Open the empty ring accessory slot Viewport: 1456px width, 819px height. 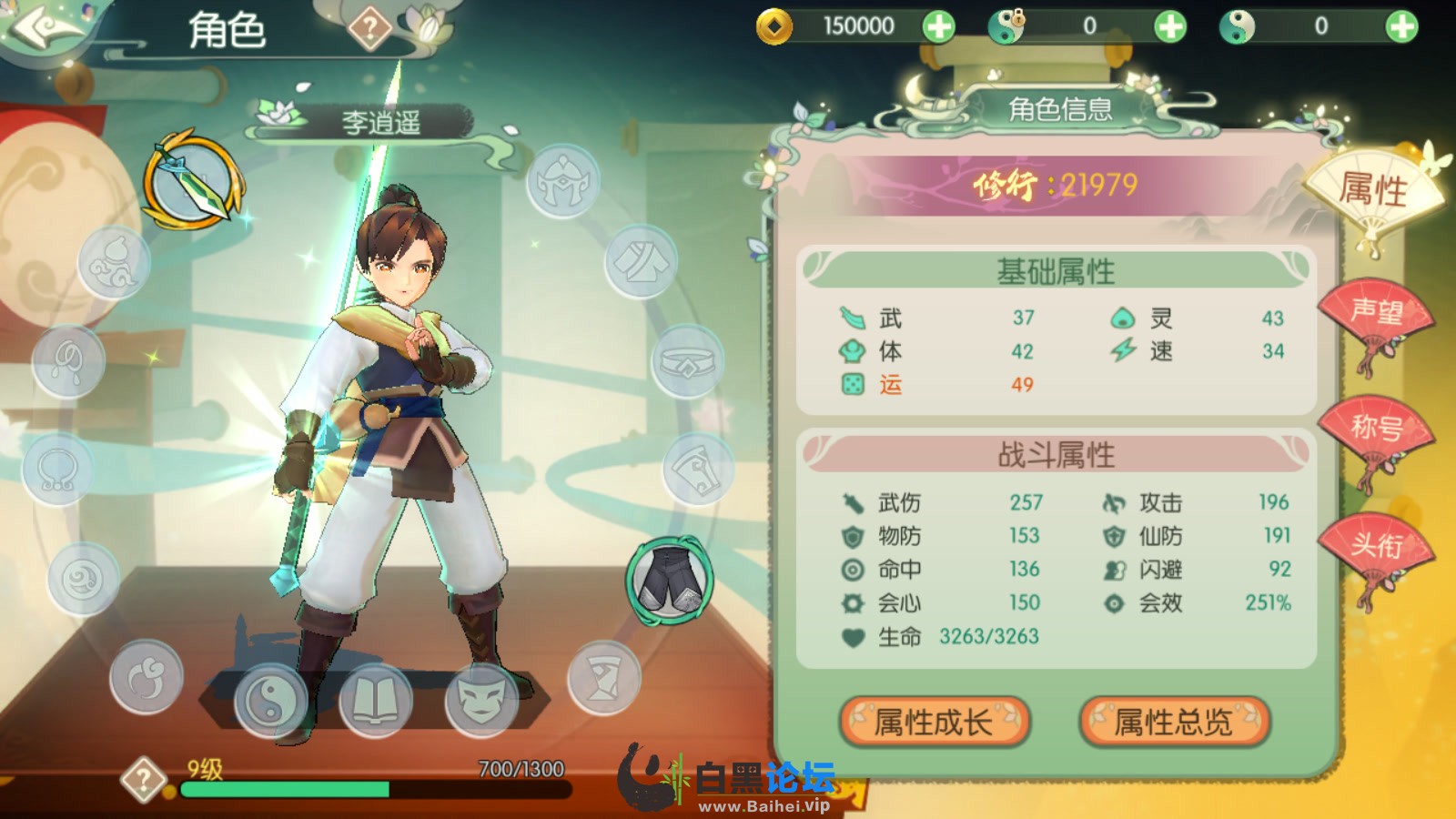coord(56,470)
